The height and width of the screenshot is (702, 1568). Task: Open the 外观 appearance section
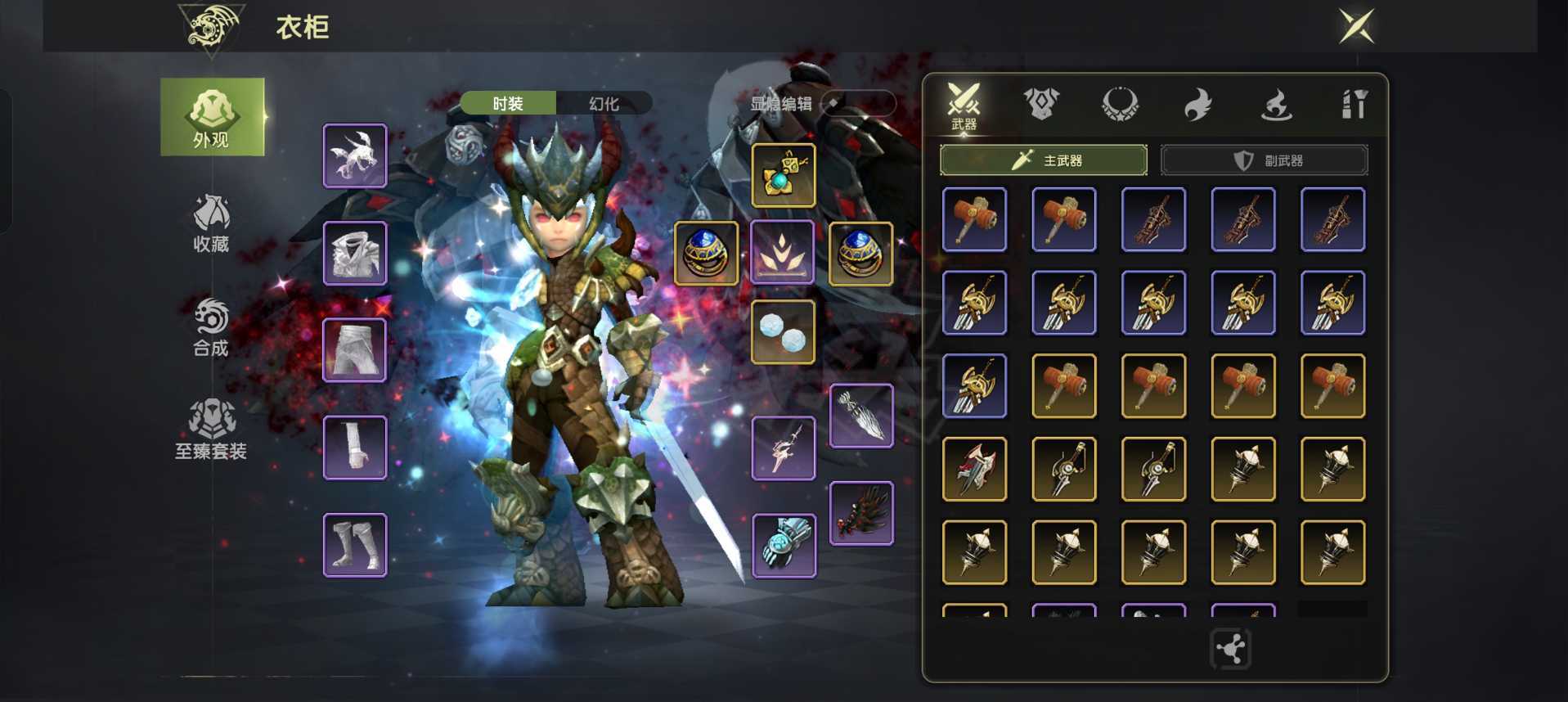pyautogui.click(x=212, y=117)
